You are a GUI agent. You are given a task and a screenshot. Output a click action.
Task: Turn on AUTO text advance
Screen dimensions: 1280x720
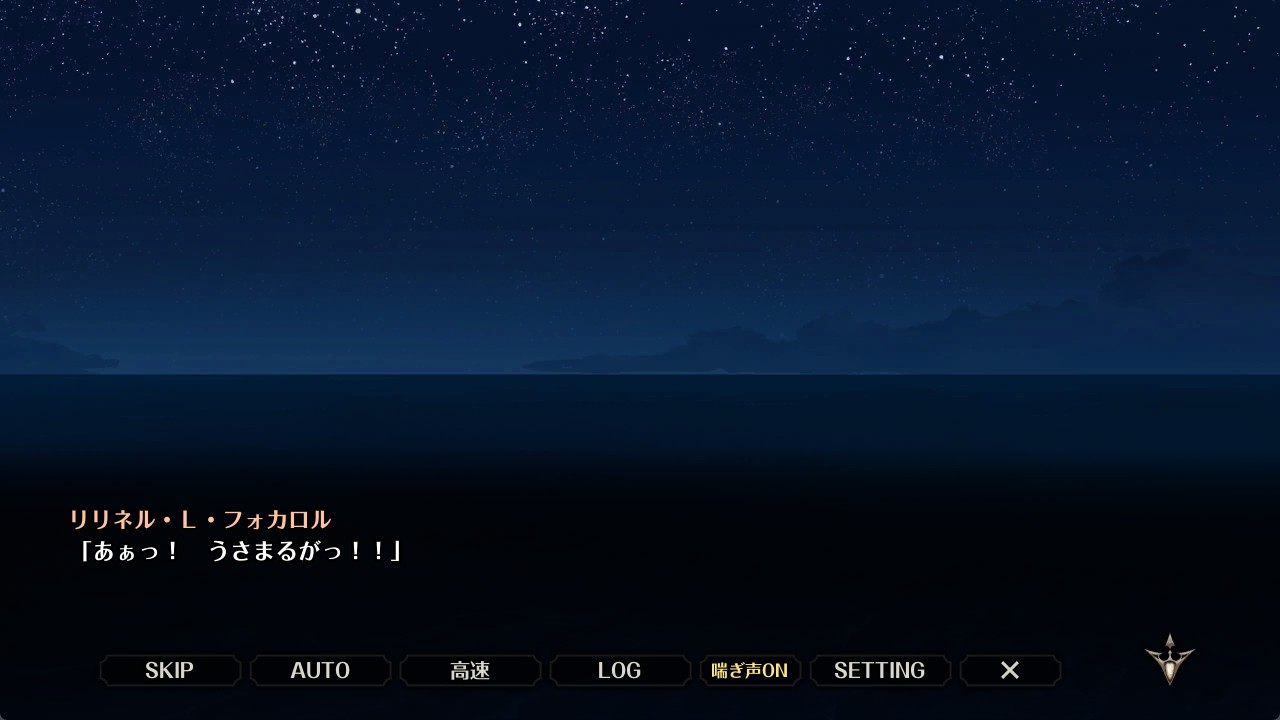point(320,670)
